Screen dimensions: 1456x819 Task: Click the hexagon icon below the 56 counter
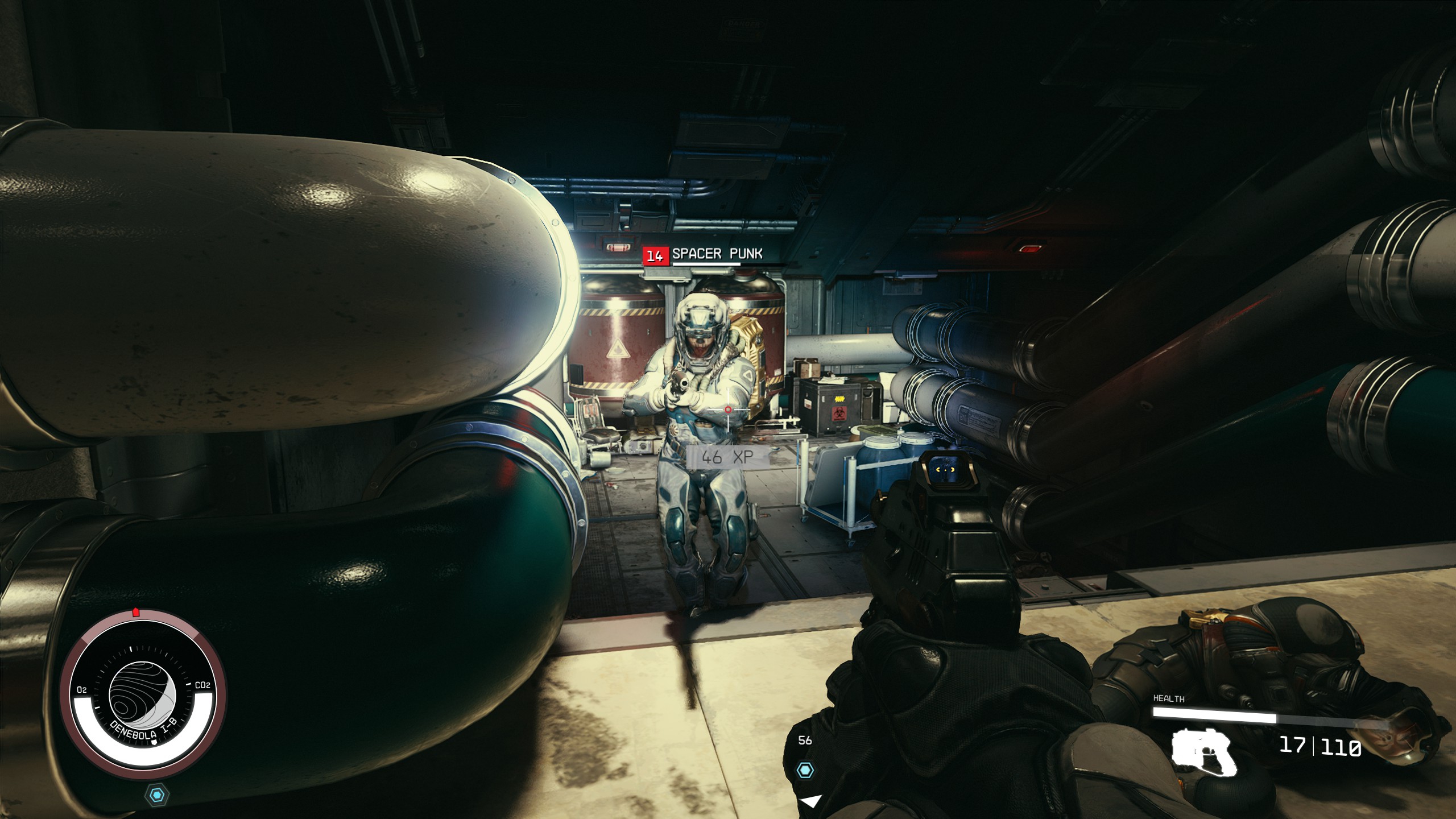805,771
